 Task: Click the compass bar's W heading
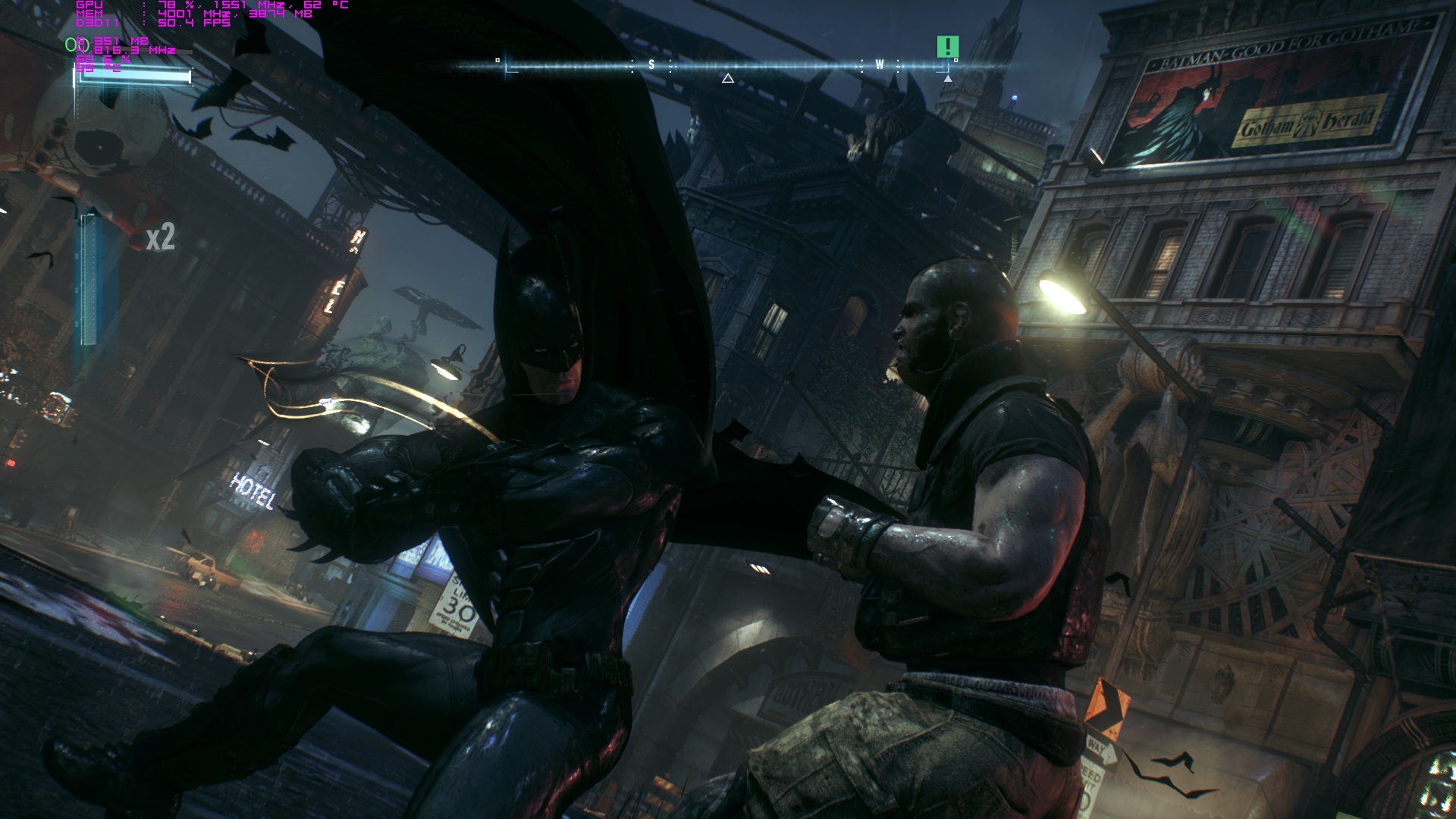click(x=880, y=65)
